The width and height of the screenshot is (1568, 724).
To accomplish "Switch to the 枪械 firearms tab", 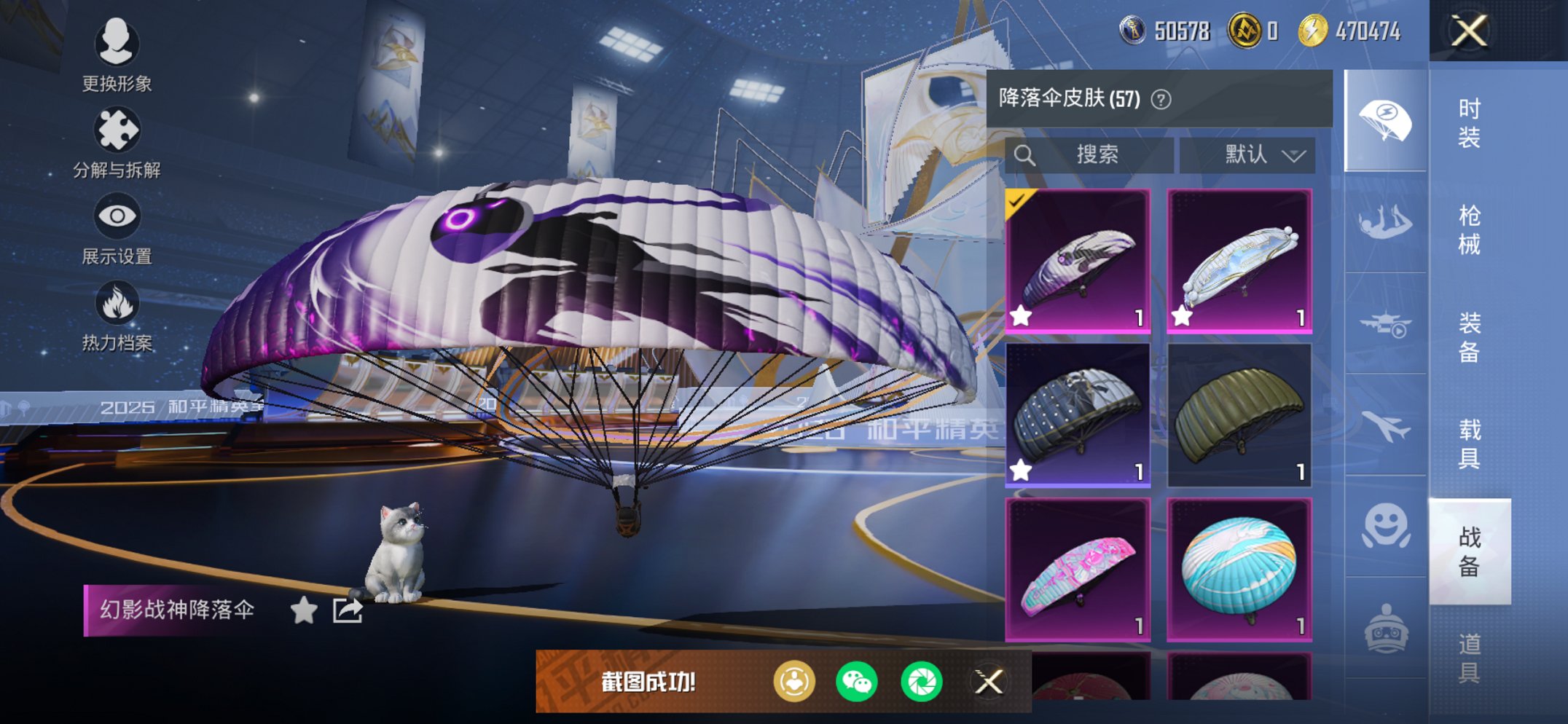I will (1469, 229).
